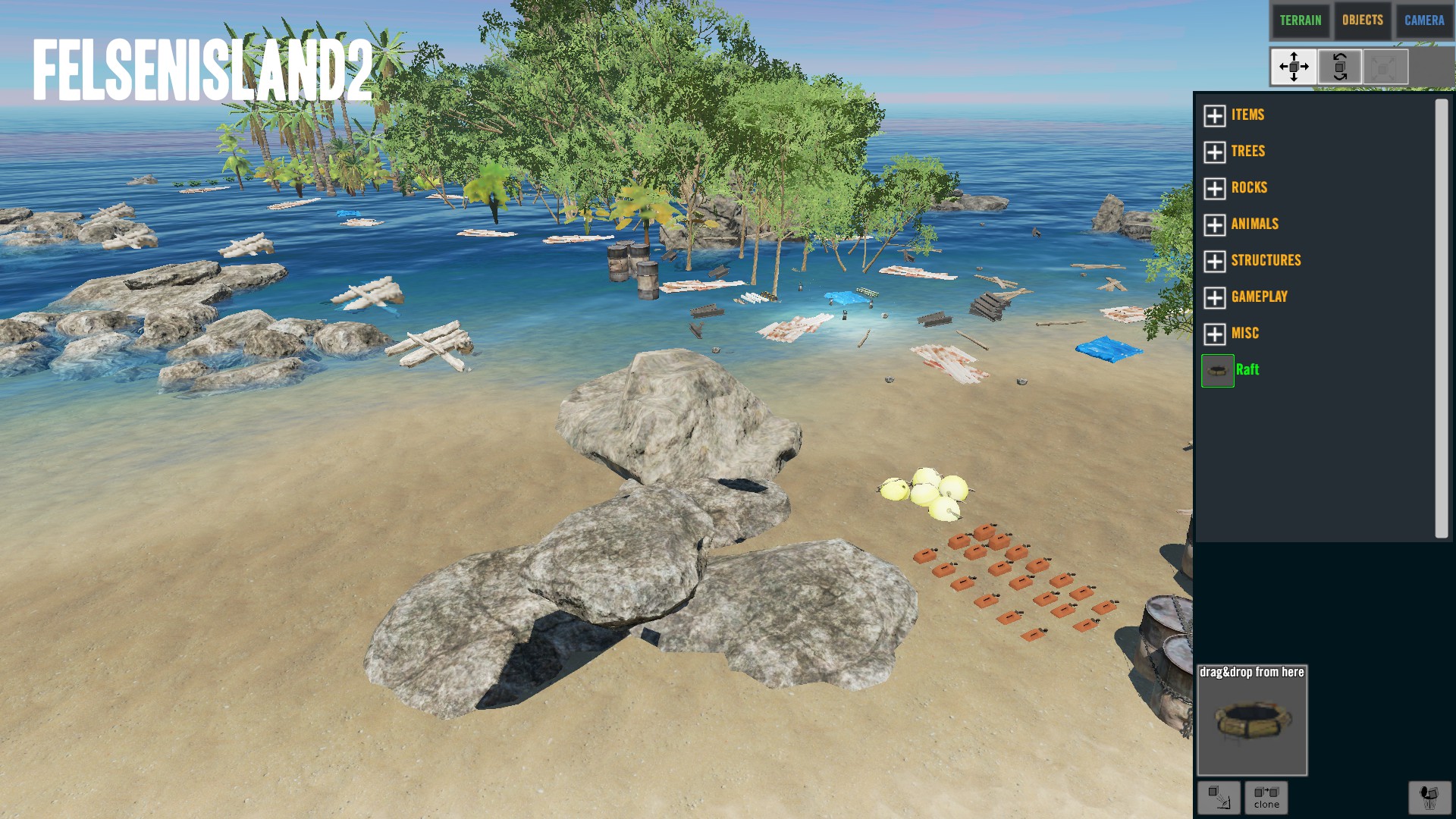The height and width of the screenshot is (819, 1456).
Task: Open the Rocks category list
Action: pos(1215,188)
